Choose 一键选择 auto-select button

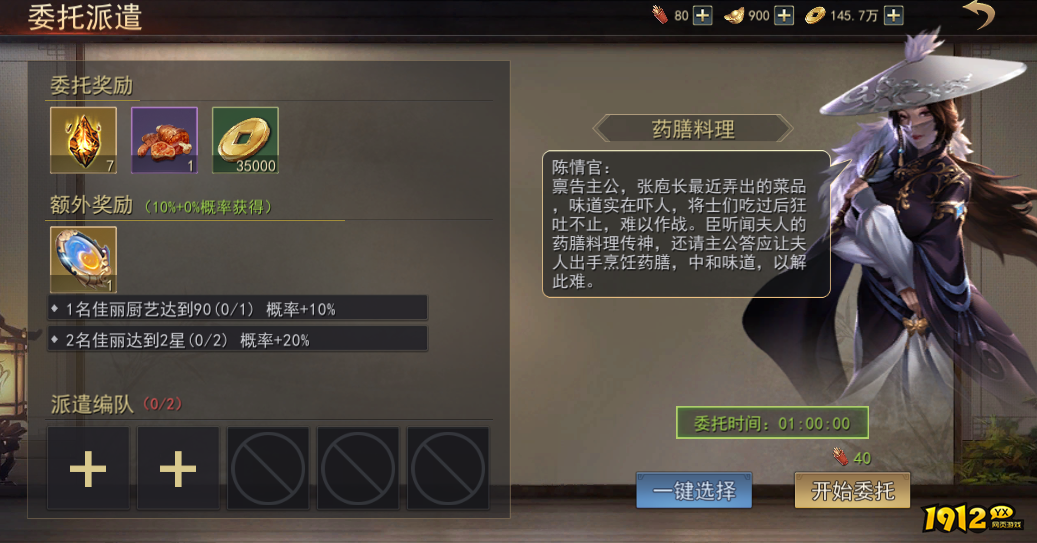(694, 491)
